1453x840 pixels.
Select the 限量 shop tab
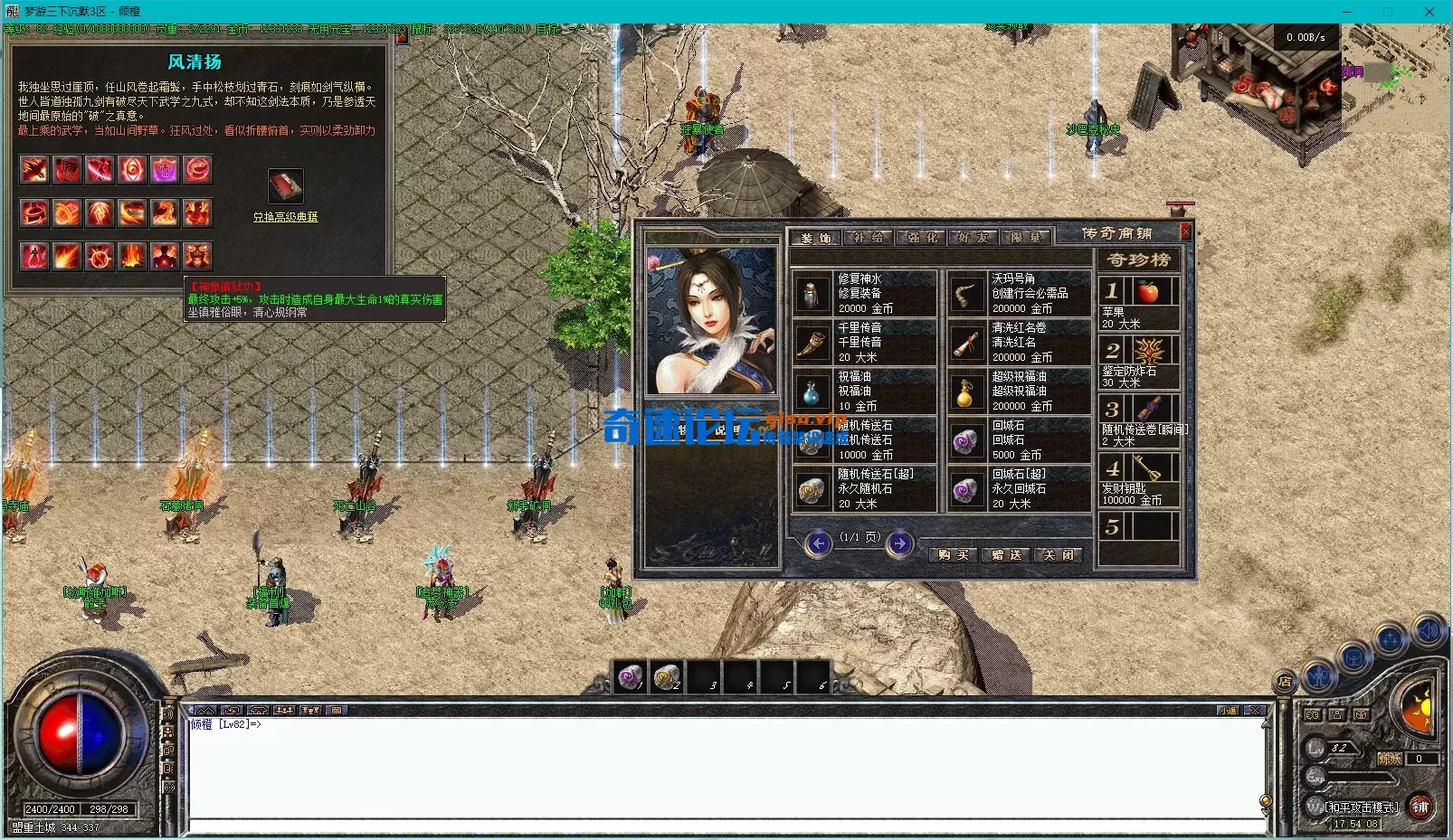pos(1025,238)
